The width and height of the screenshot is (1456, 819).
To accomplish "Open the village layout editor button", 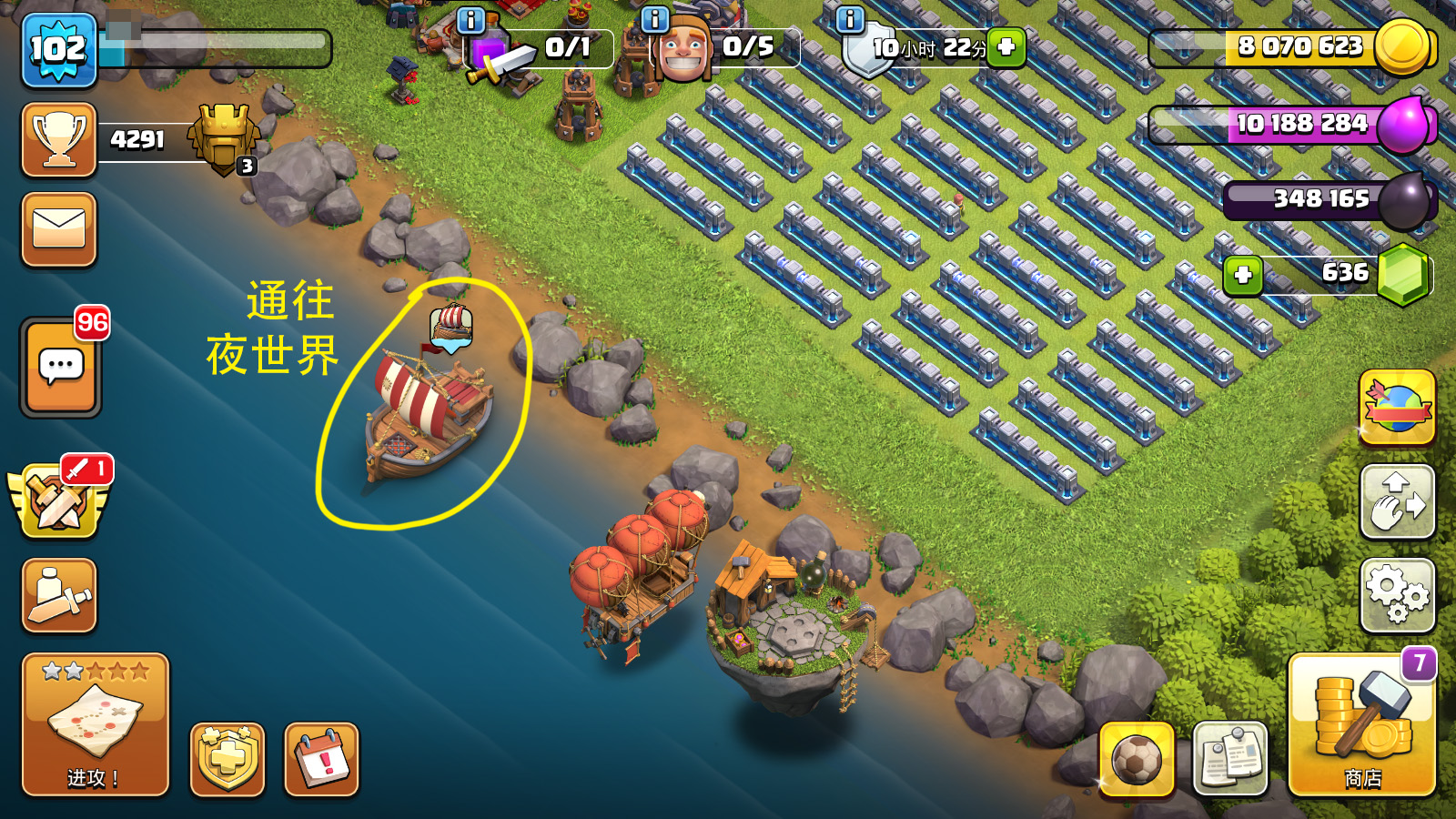I will click(1397, 502).
